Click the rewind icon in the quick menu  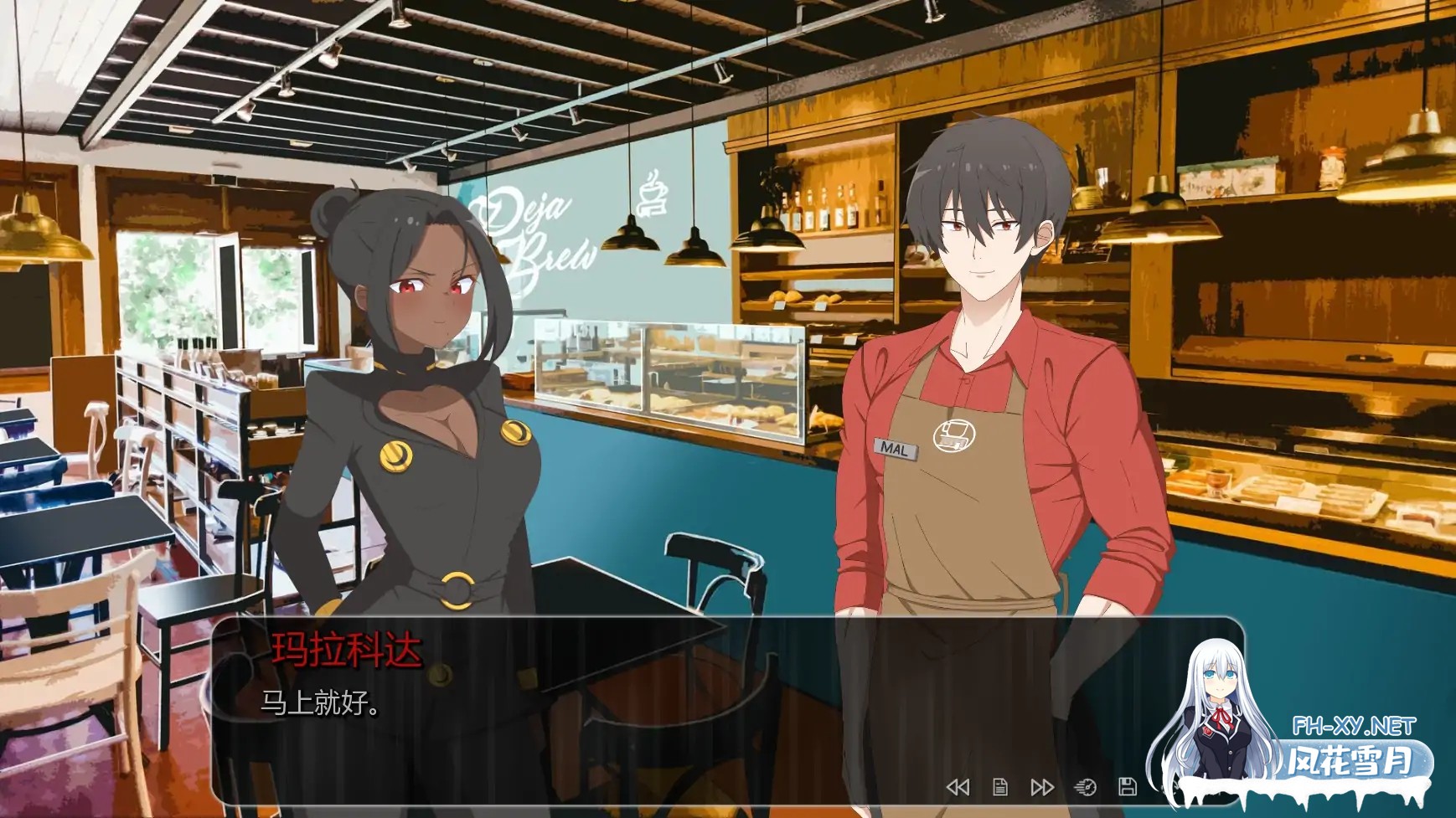(x=958, y=787)
